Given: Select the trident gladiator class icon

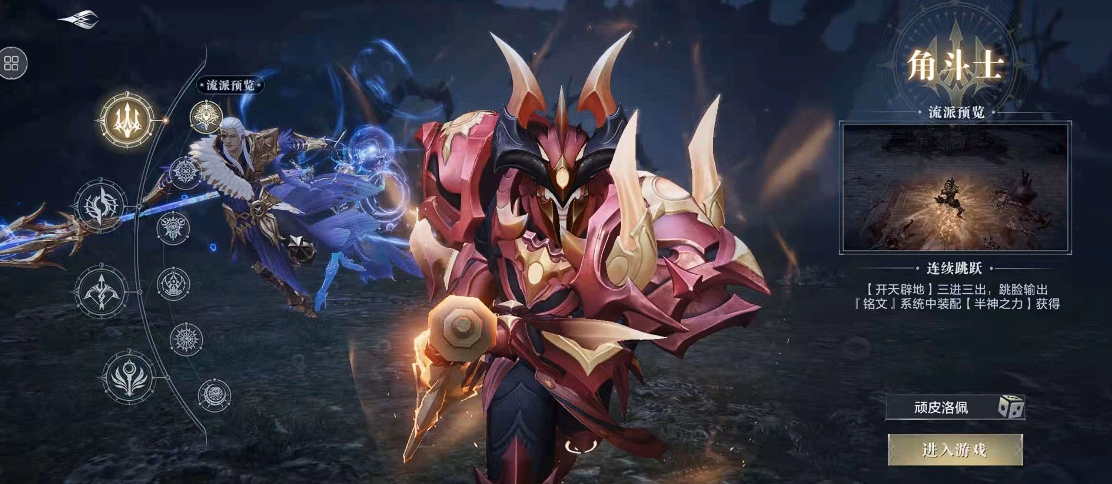Looking at the screenshot, I should tap(126, 119).
